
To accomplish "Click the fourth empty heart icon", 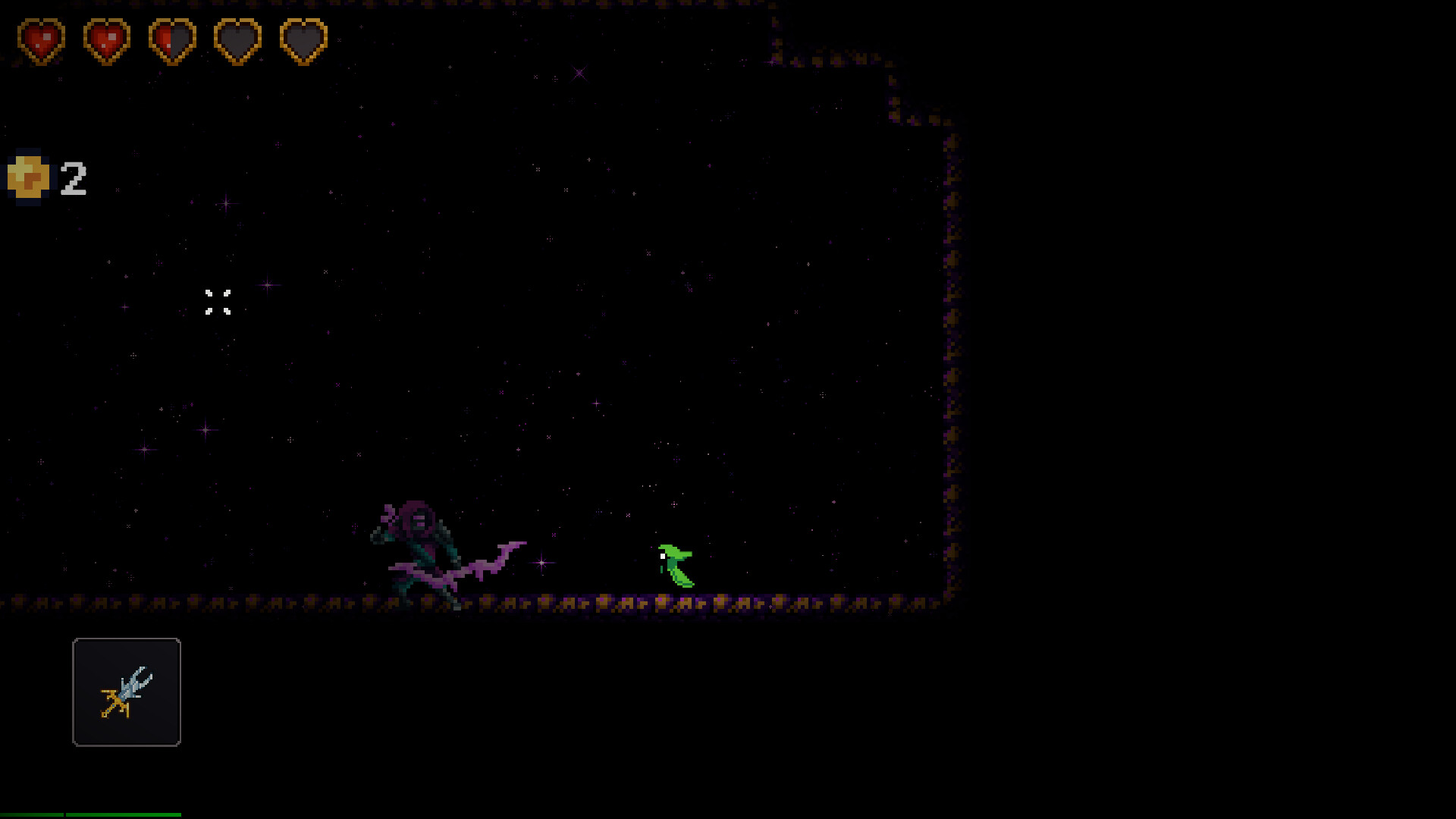I will pyautogui.click(x=237, y=39).
